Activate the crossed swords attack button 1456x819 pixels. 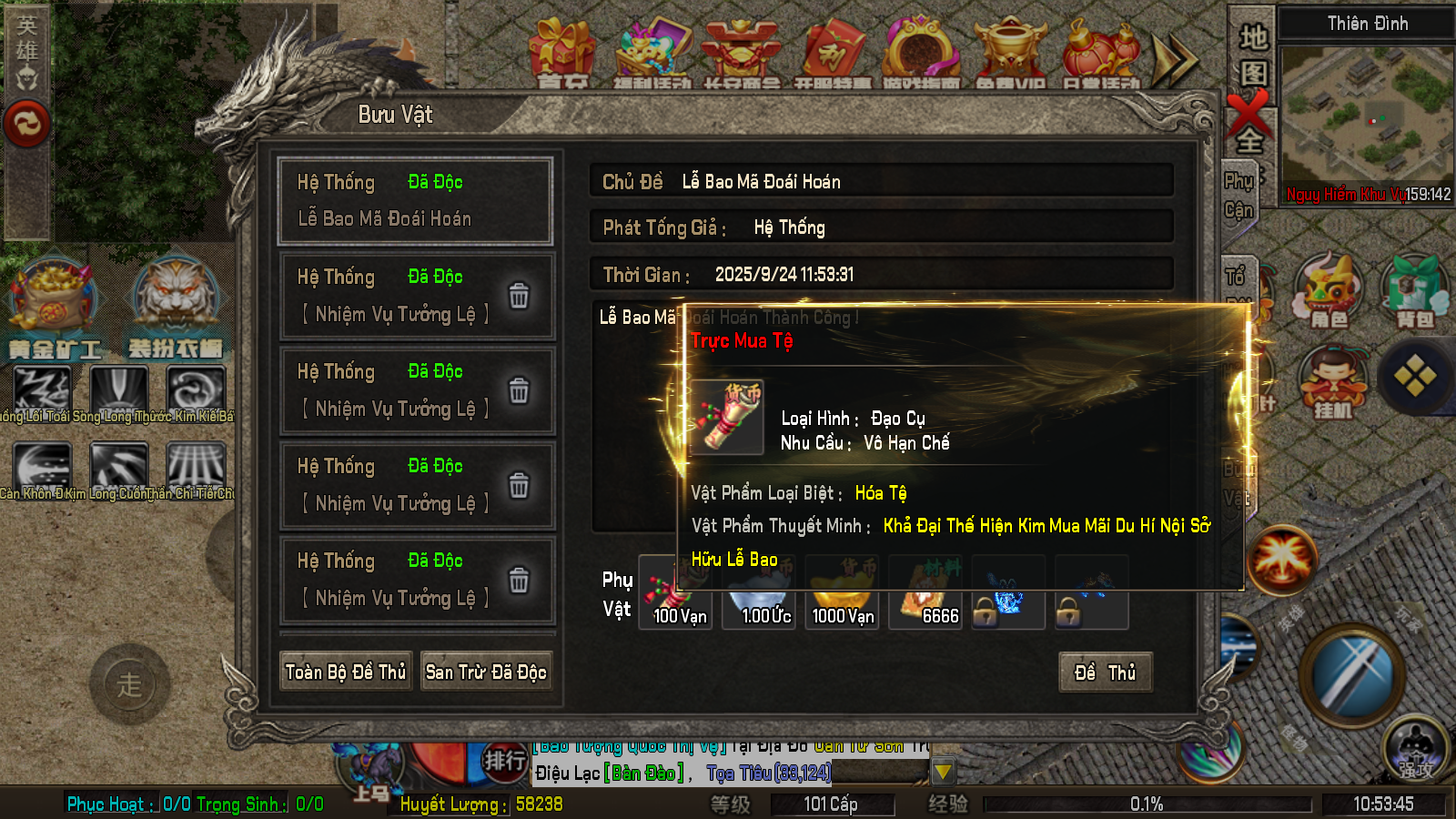1353,674
